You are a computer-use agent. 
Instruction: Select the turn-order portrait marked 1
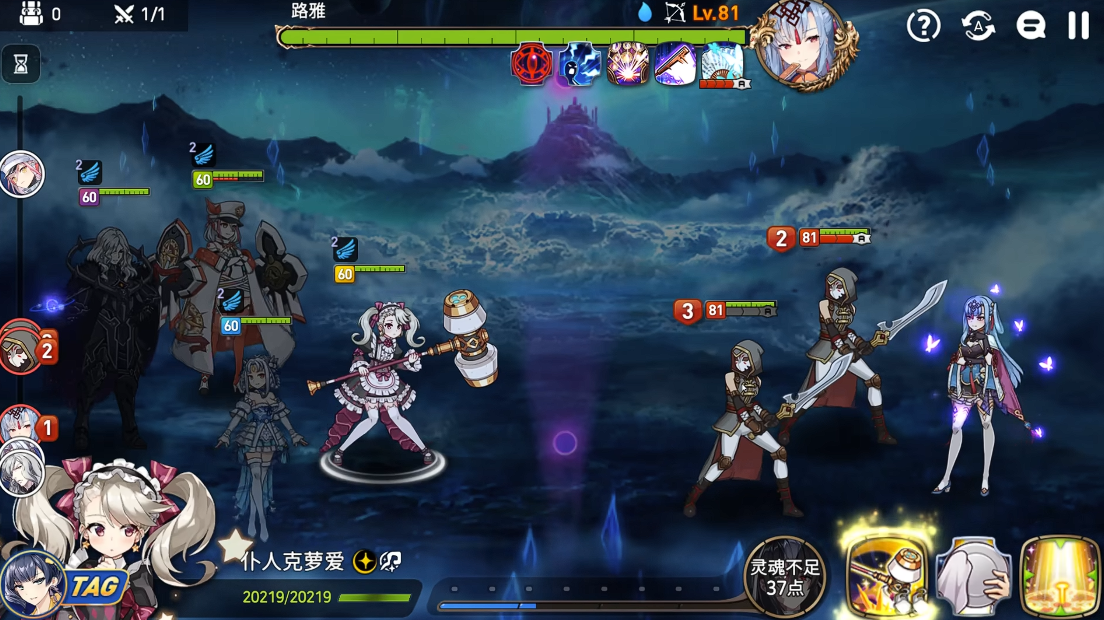[21, 427]
